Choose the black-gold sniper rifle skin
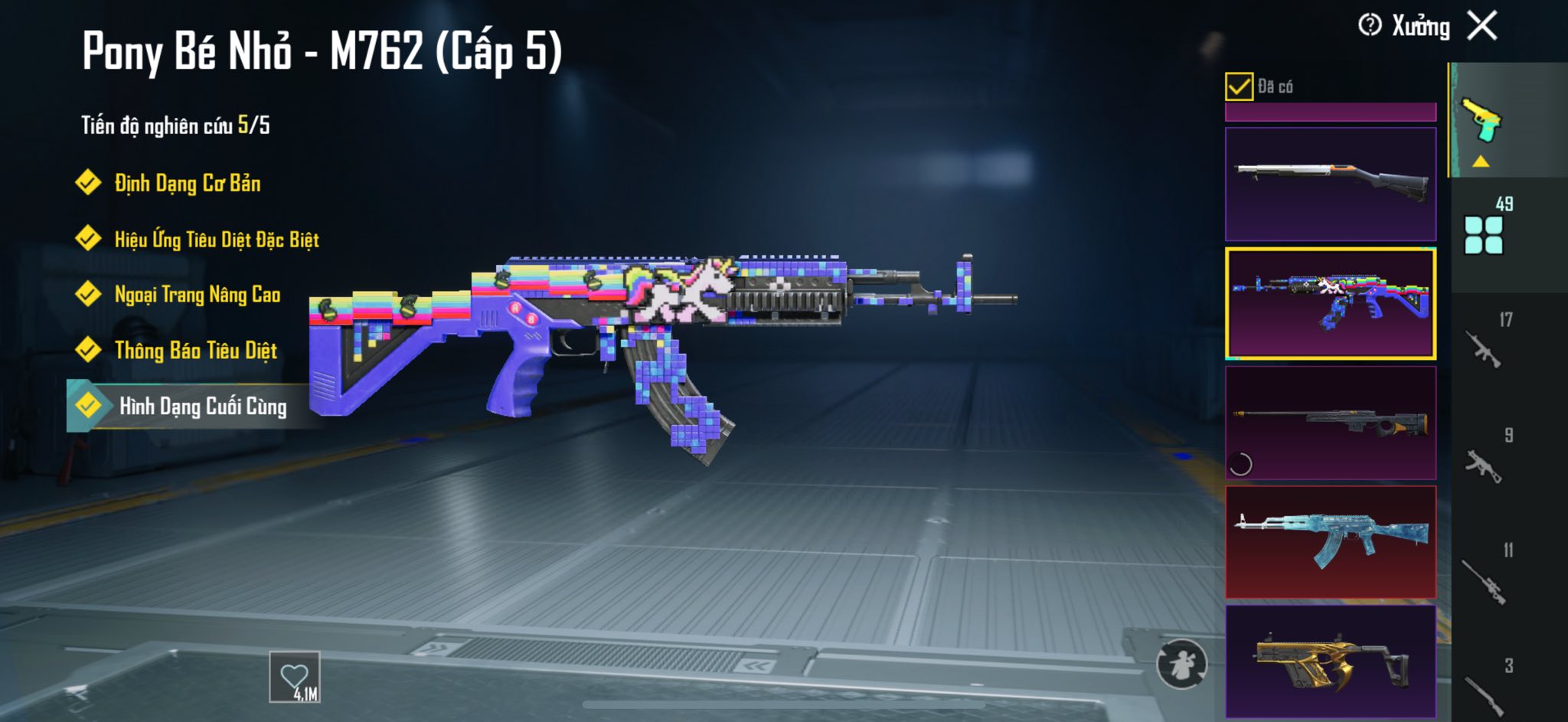 click(x=1331, y=423)
